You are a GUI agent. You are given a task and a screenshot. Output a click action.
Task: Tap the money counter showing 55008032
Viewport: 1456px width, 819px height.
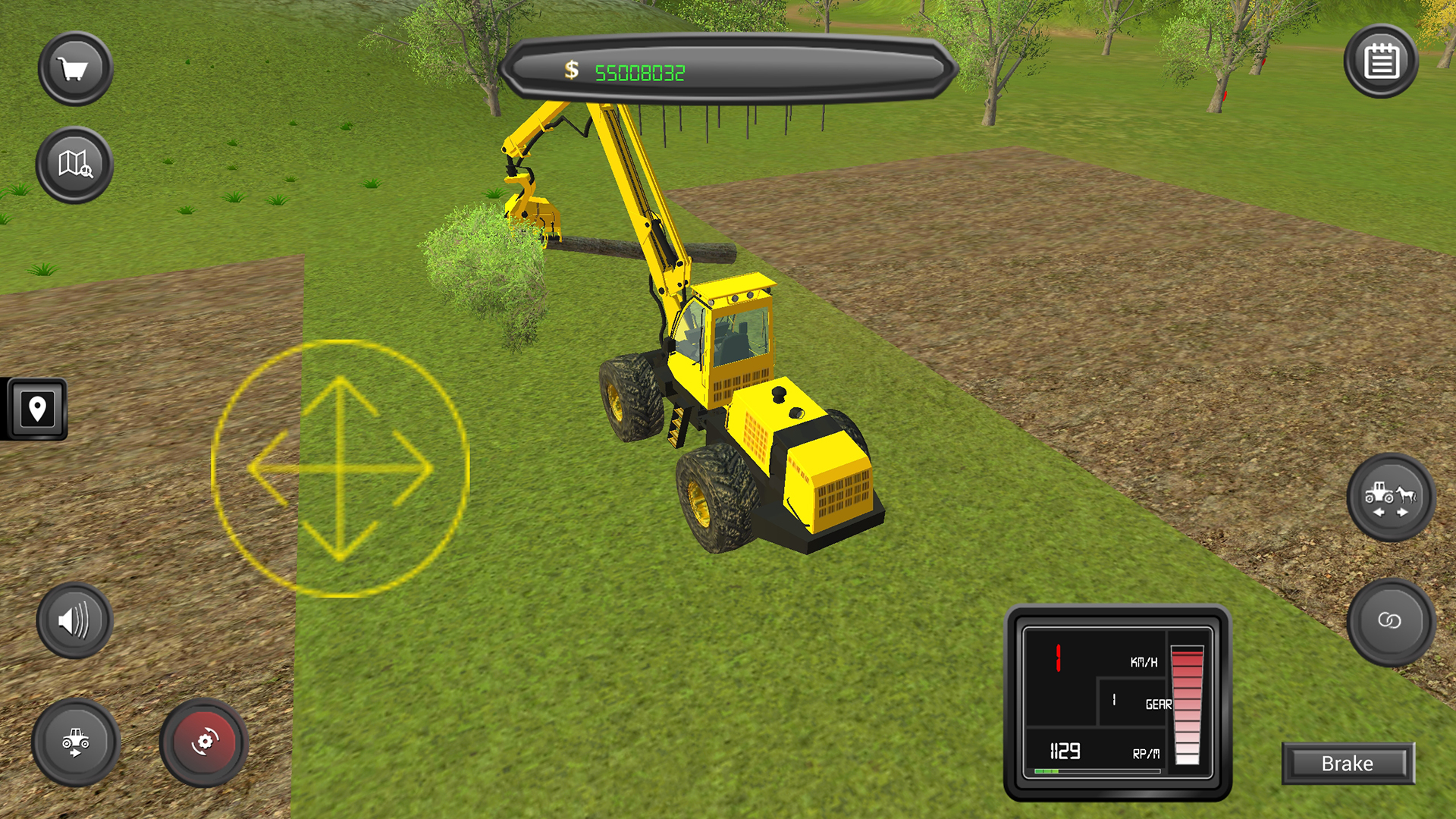click(x=641, y=72)
